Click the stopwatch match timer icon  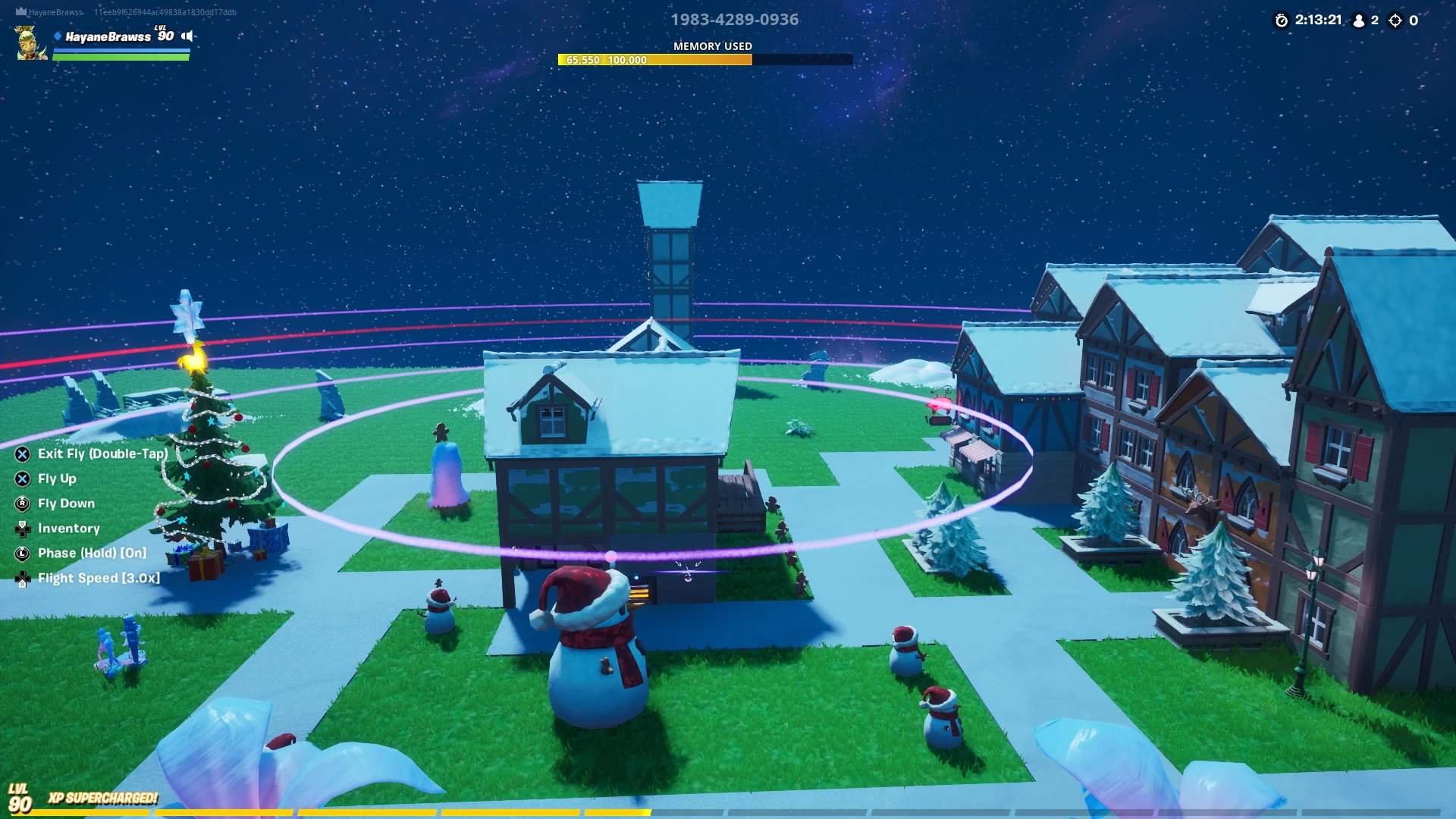[1279, 21]
